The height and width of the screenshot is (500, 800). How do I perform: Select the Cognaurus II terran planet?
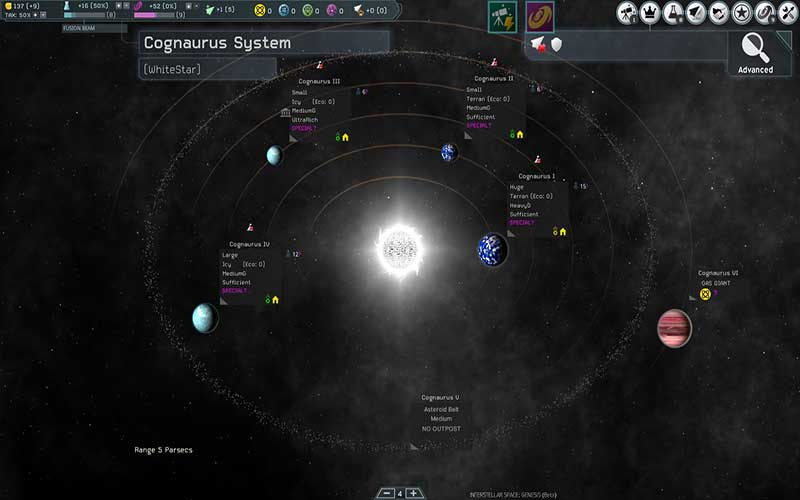[449, 152]
